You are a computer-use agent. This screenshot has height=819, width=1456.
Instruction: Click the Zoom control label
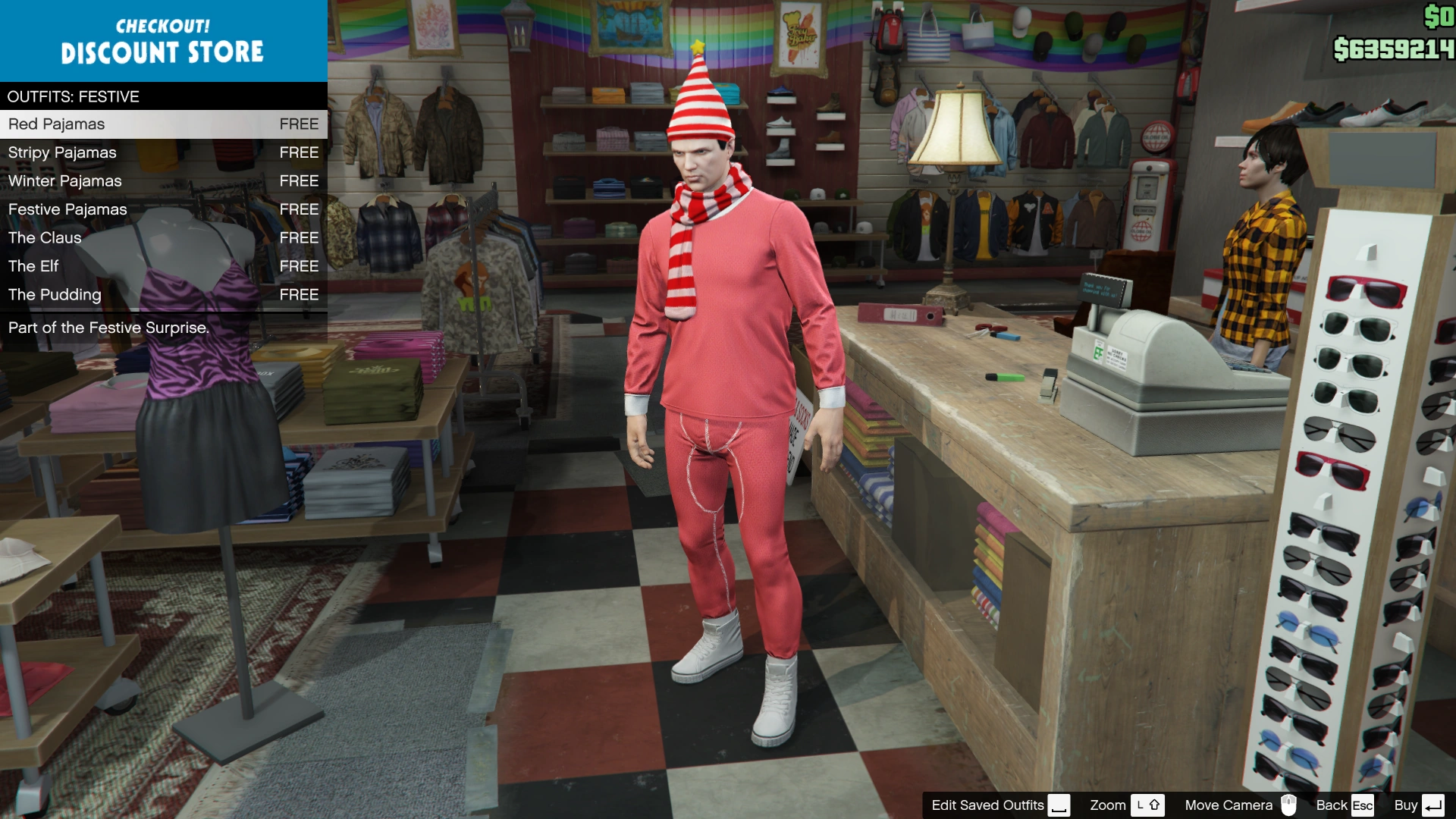click(1108, 805)
